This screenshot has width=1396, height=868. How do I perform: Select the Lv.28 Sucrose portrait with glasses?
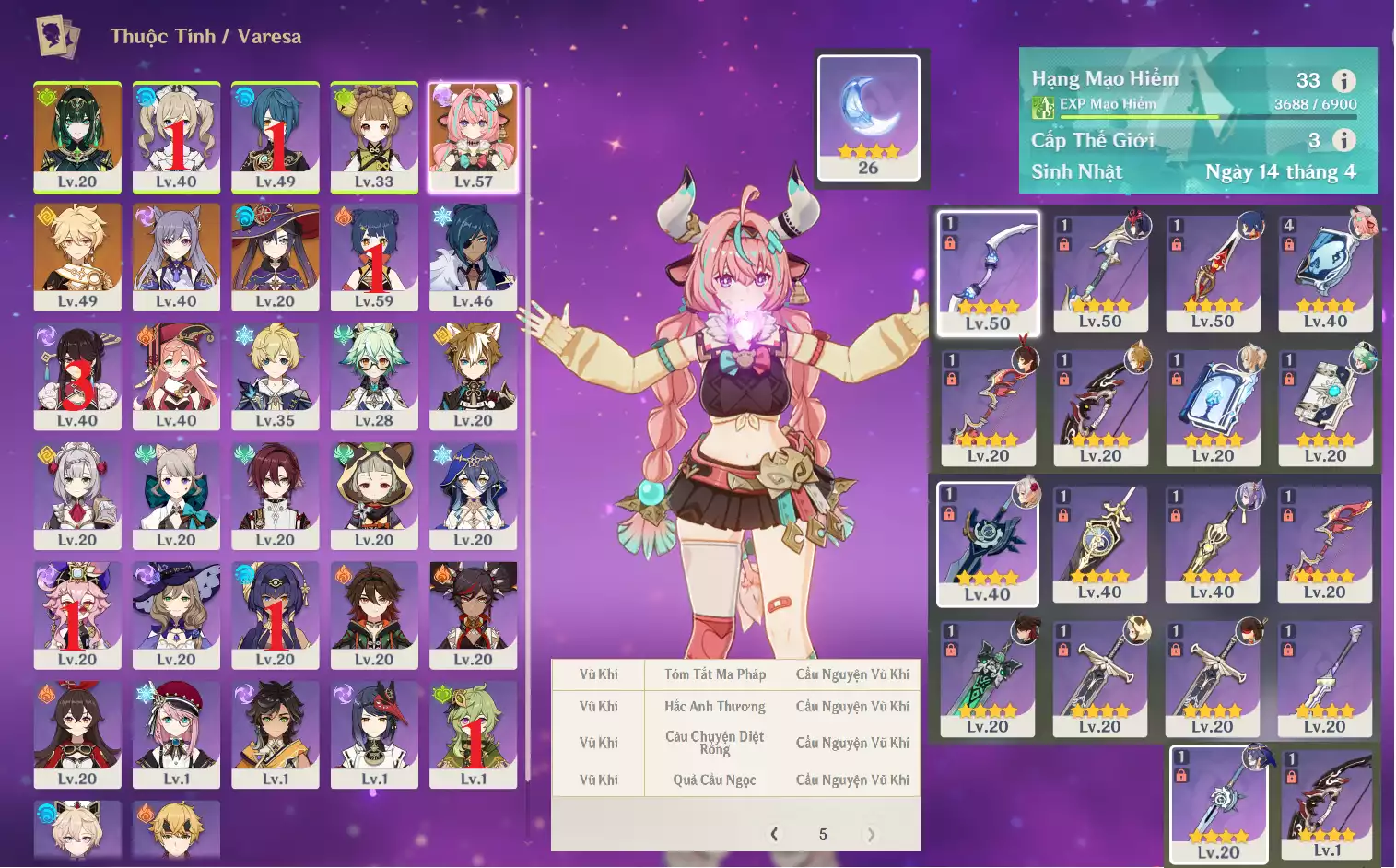pyautogui.click(x=374, y=376)
